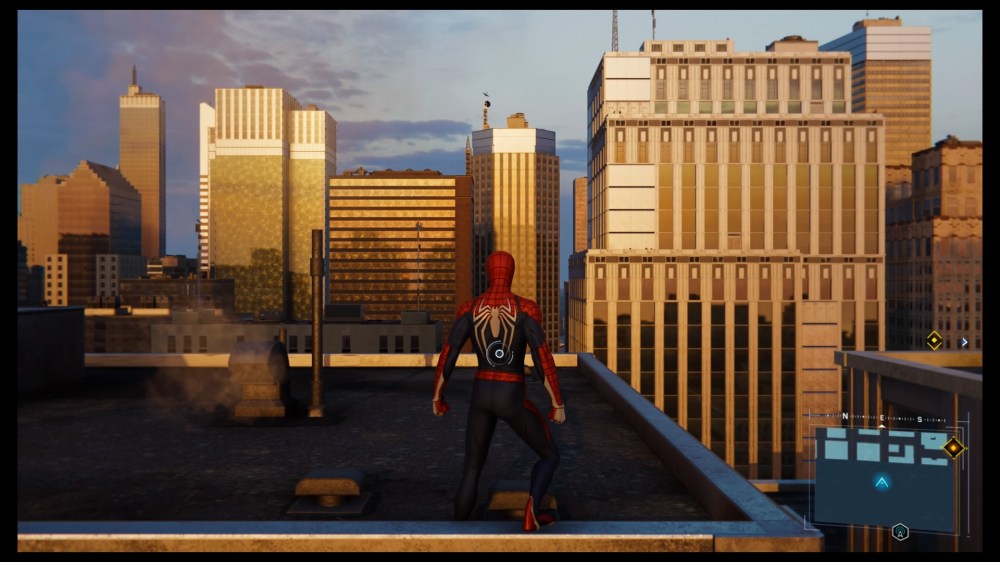
Task: Click the blue player arrow on minimap
Action: (881, 482)
